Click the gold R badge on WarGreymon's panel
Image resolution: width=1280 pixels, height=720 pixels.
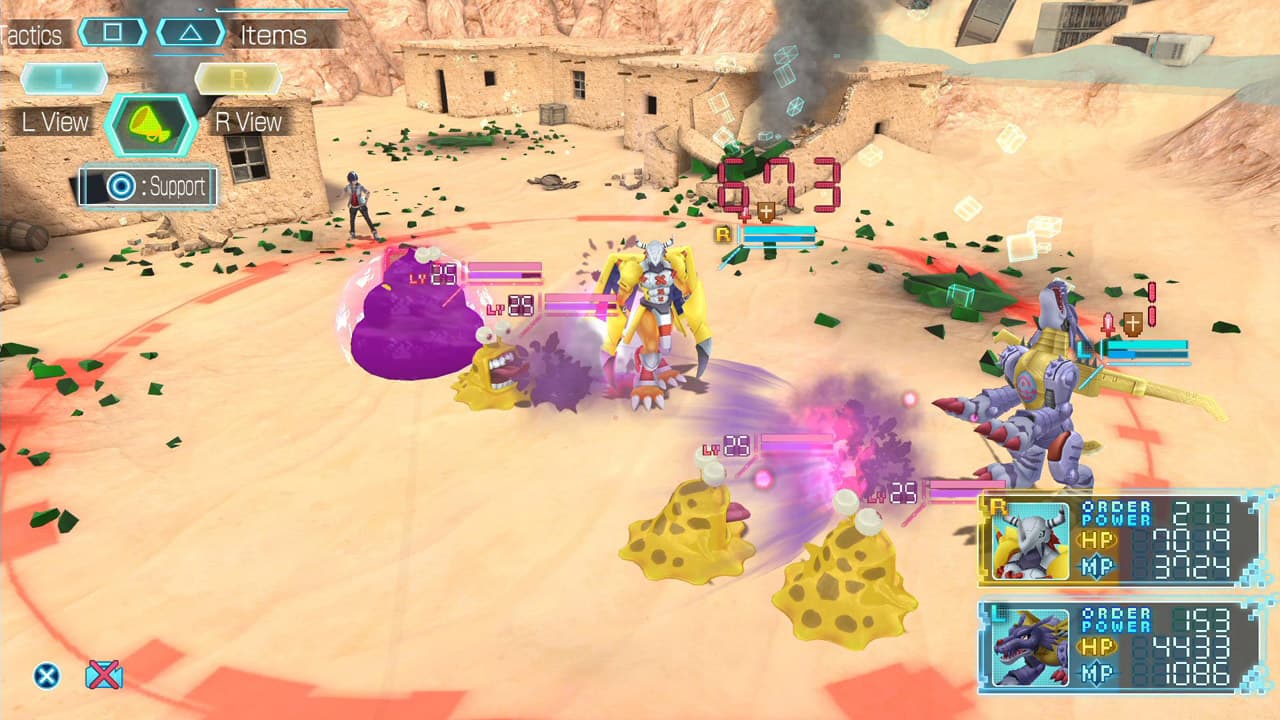997,508
